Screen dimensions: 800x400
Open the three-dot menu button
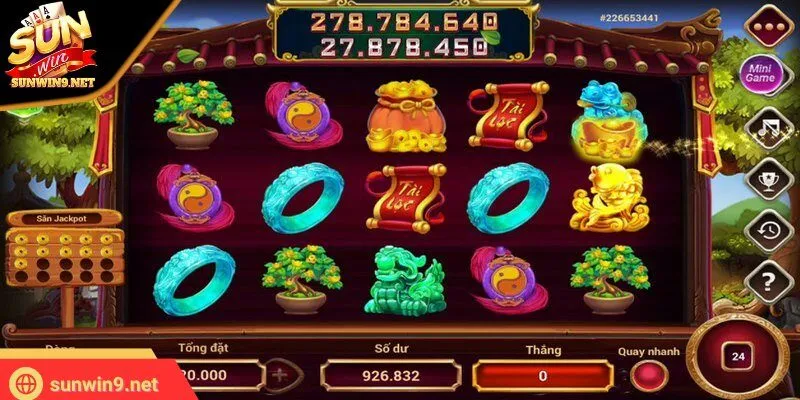click(766, 23)
